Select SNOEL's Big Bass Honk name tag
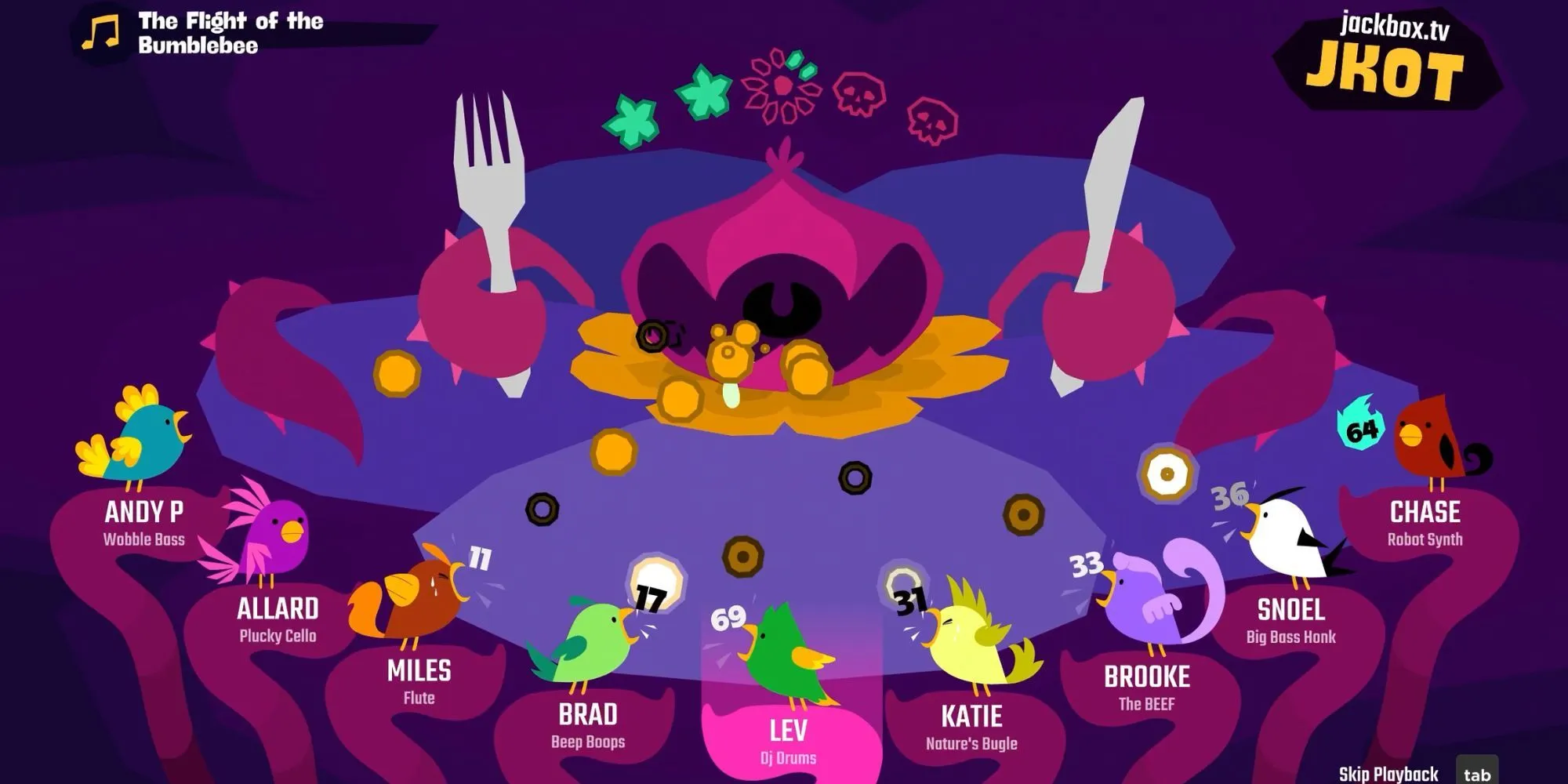 (1290, 619)
